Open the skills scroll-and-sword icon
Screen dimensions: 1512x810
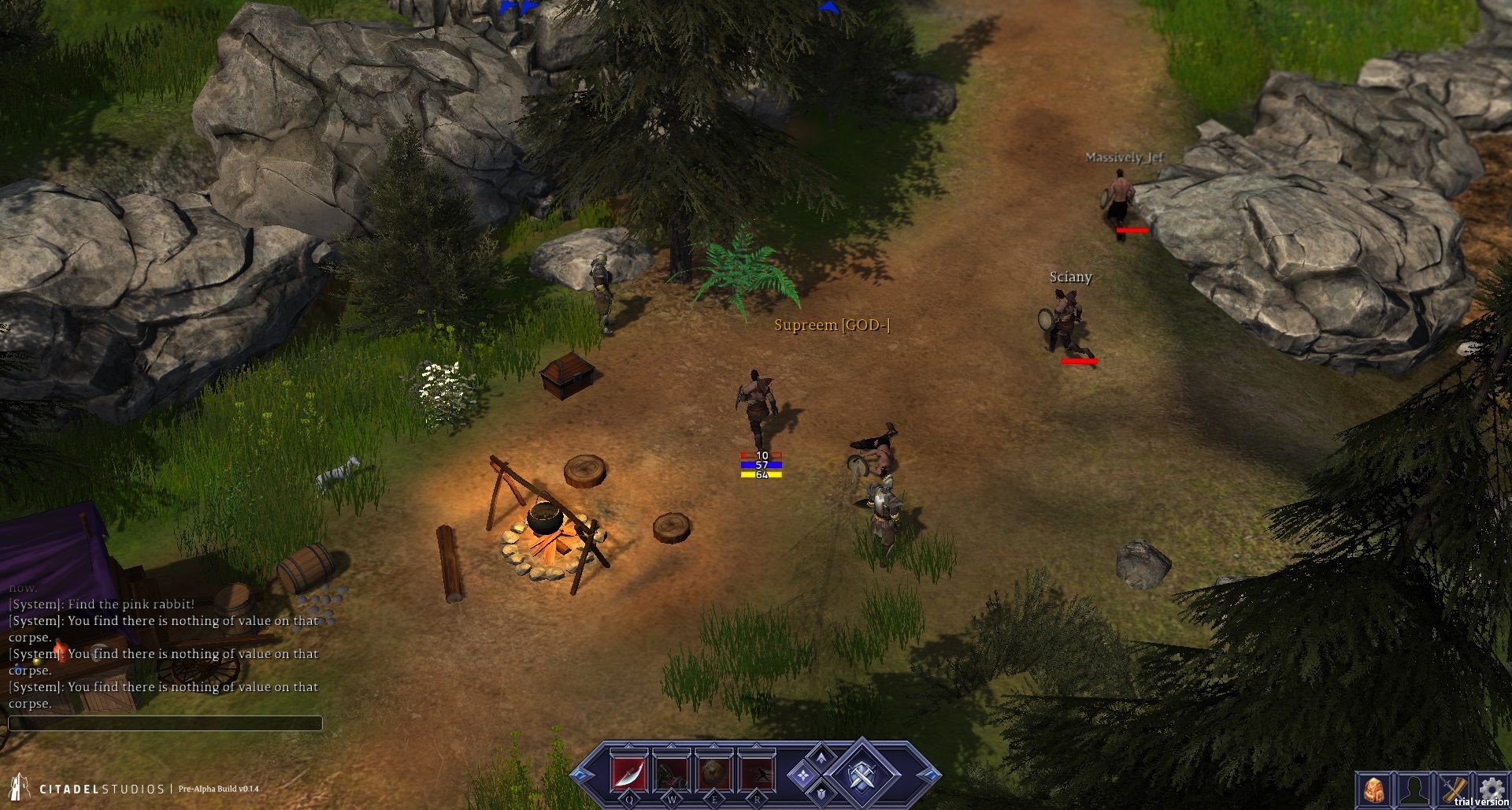(1453, 788)
